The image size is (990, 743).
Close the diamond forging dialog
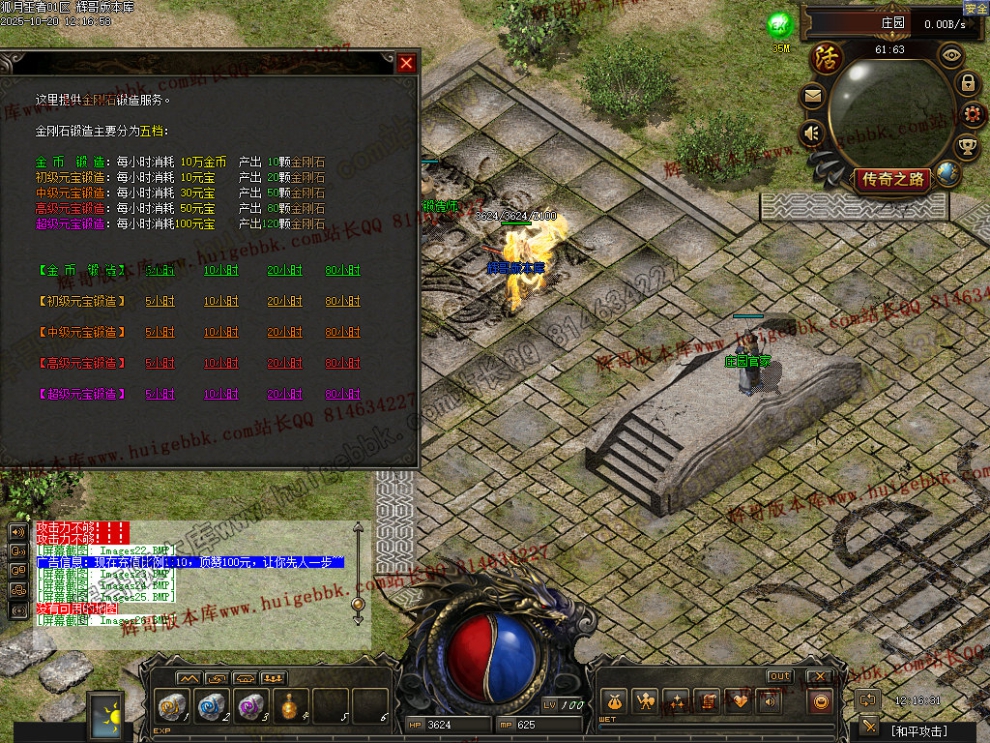coord(406,64)
